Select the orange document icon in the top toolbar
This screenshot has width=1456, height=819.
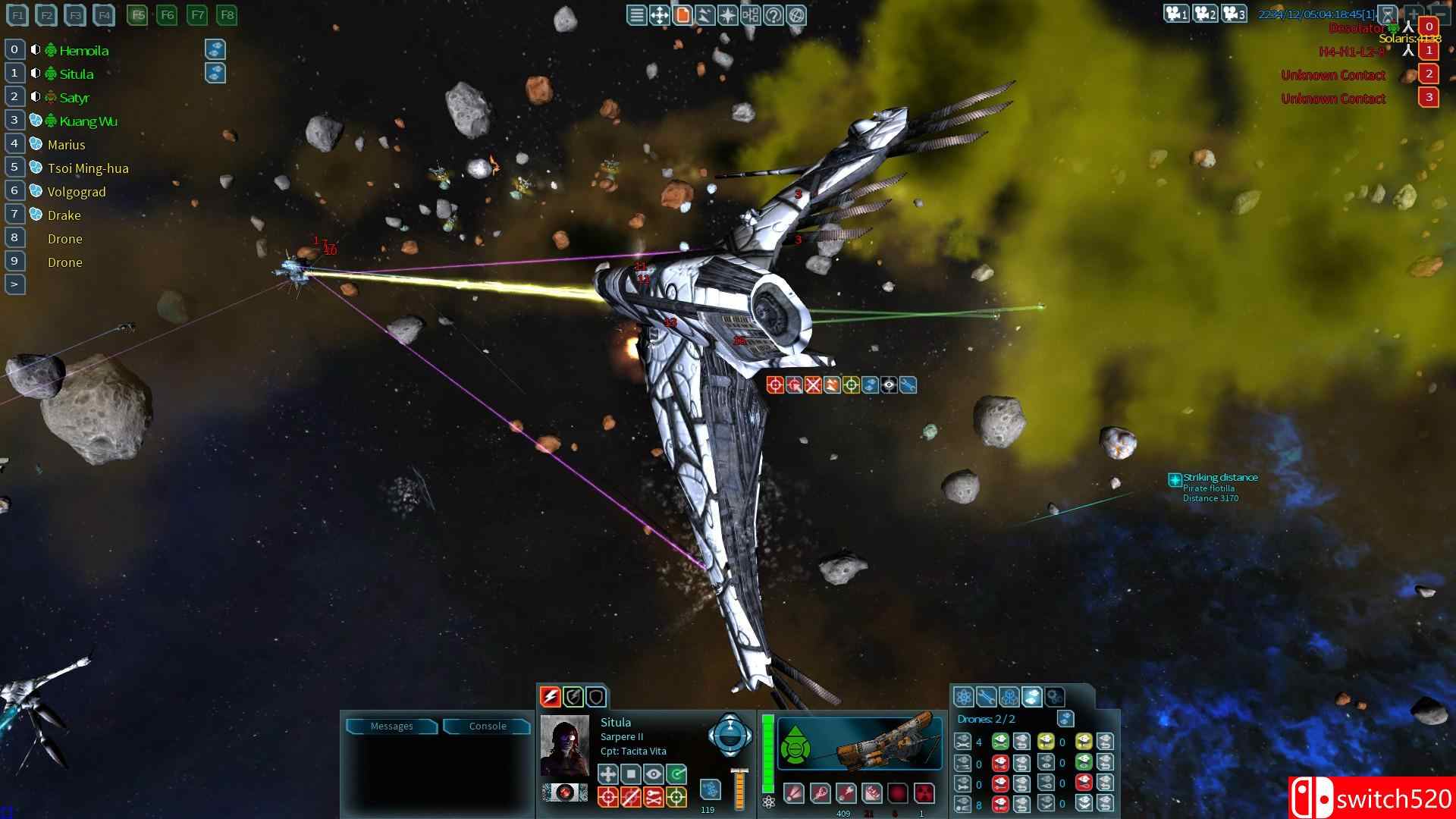pos(682,14)
